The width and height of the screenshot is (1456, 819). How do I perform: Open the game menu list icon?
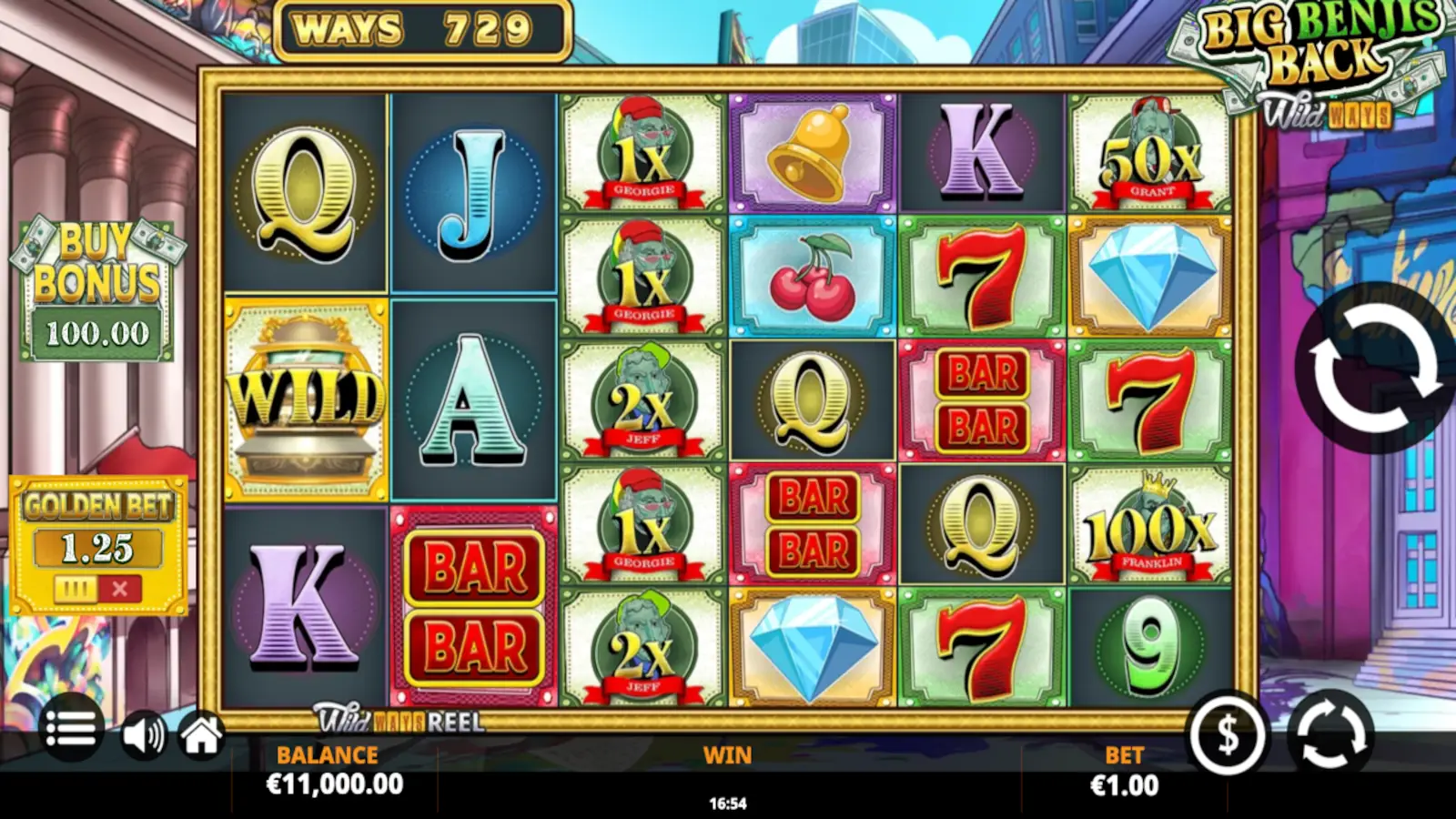[73, 730]
